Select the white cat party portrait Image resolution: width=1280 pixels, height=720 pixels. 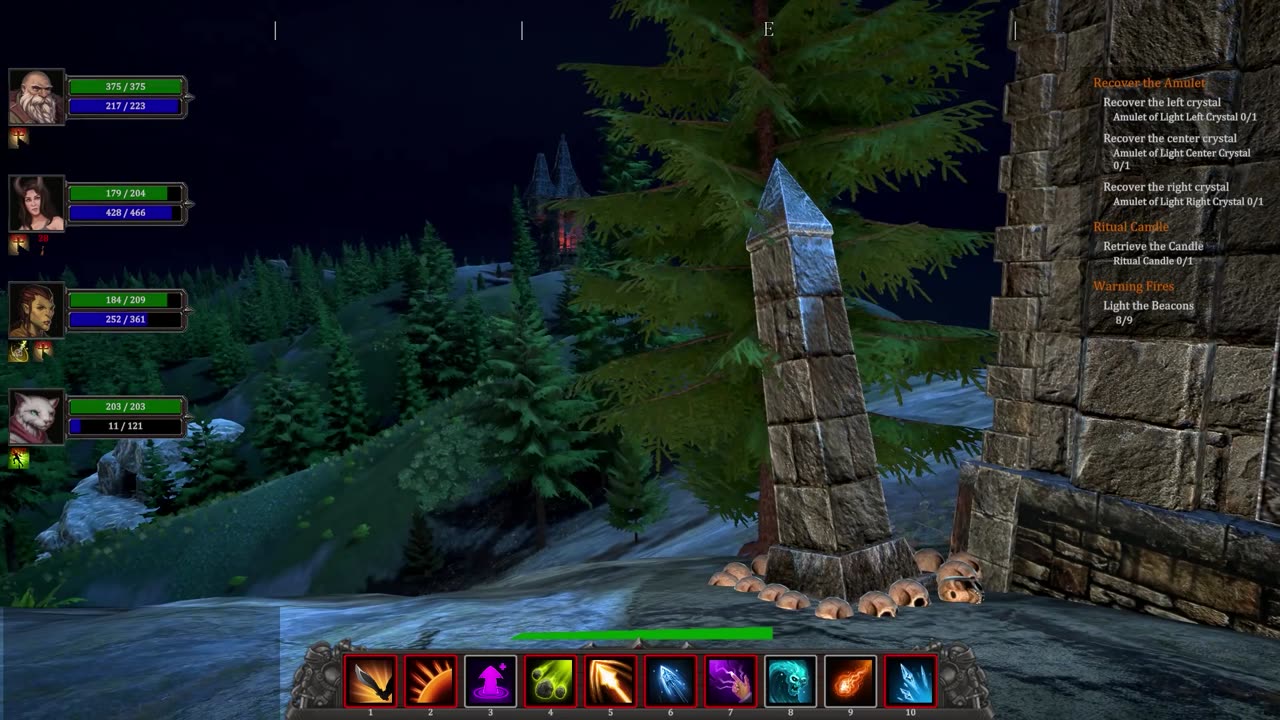(37, 417)
